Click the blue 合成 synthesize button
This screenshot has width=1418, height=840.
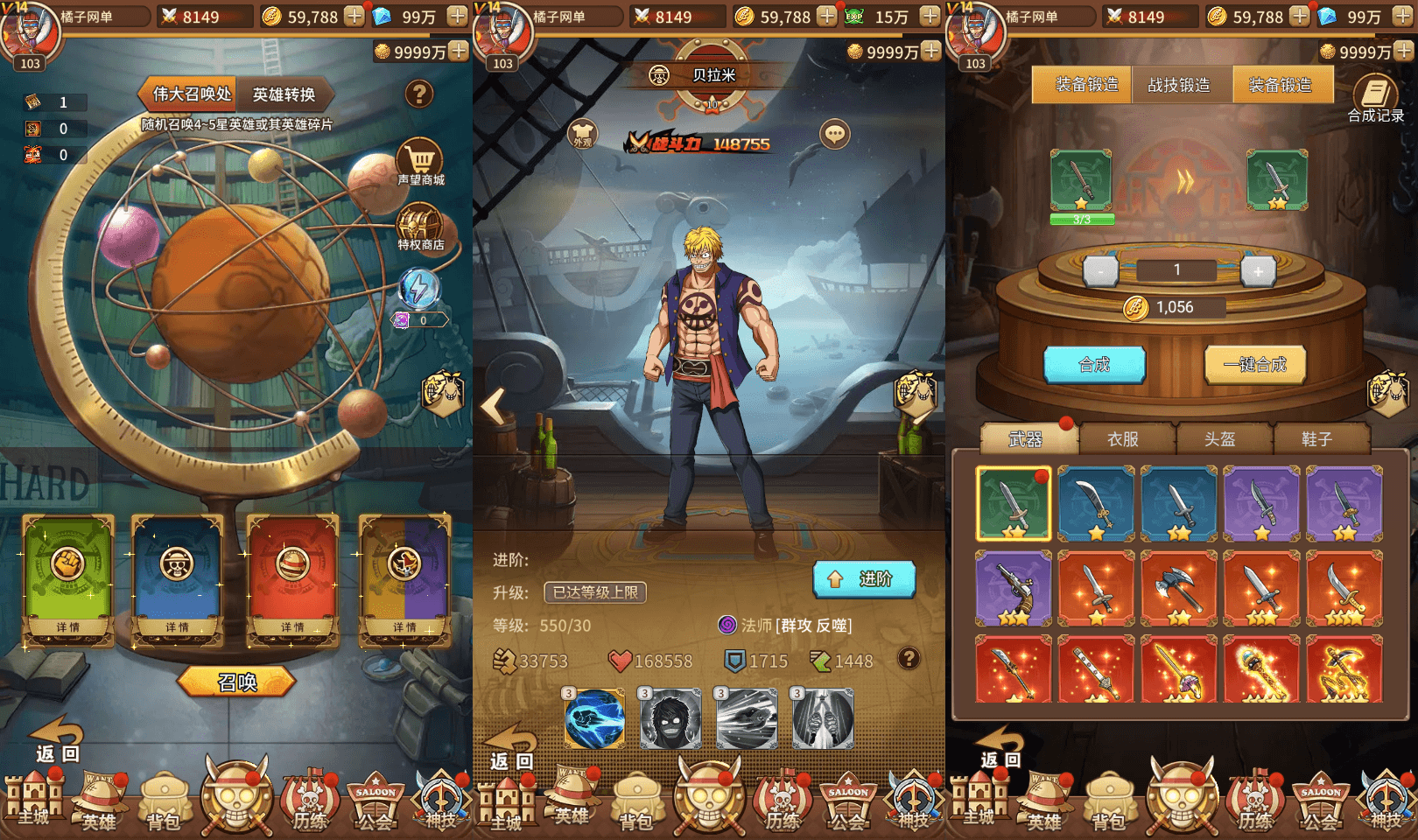coord(1094,365)
